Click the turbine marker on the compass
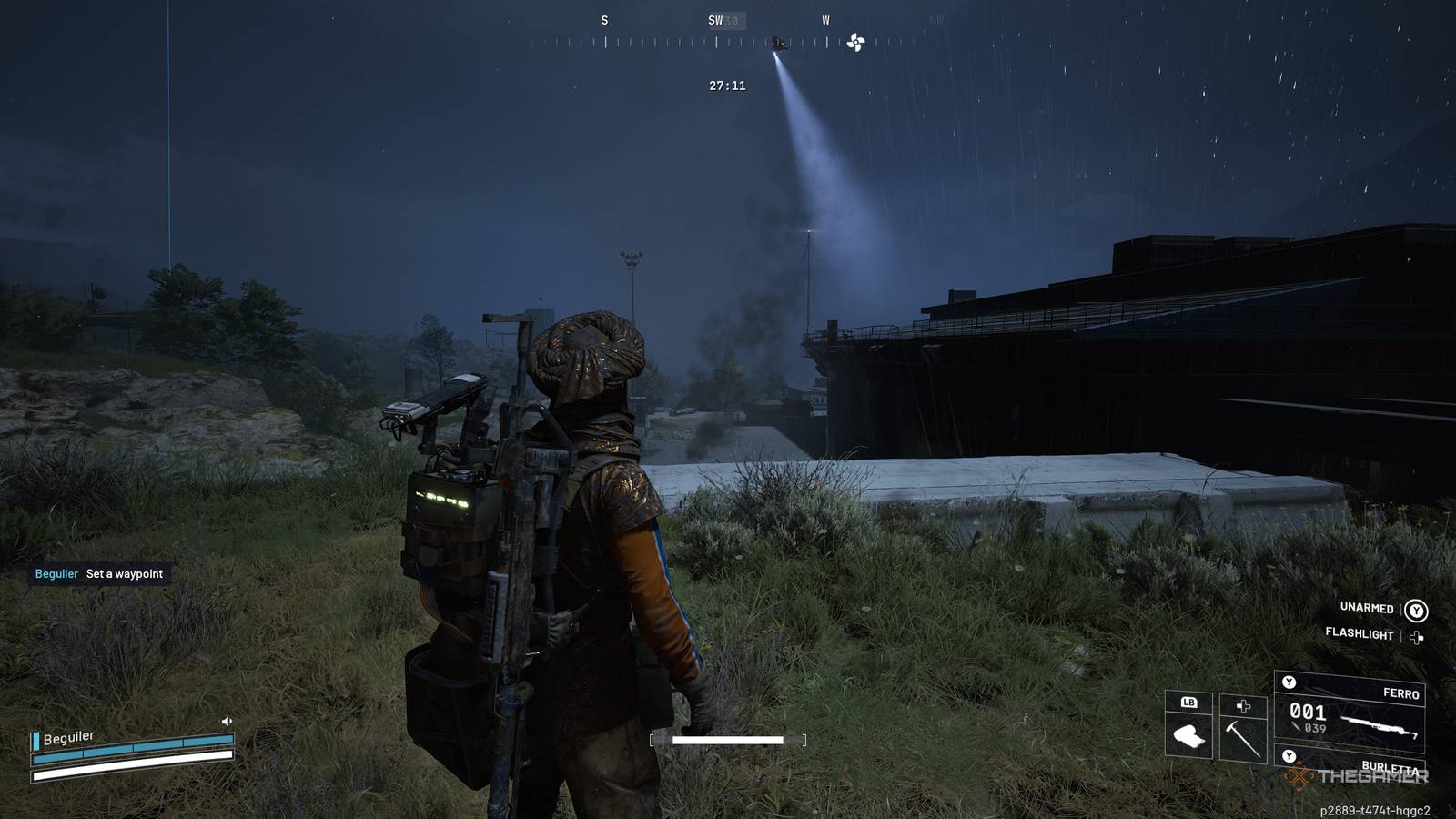This screenshot has width=1456, height=819. coord(854,41)
